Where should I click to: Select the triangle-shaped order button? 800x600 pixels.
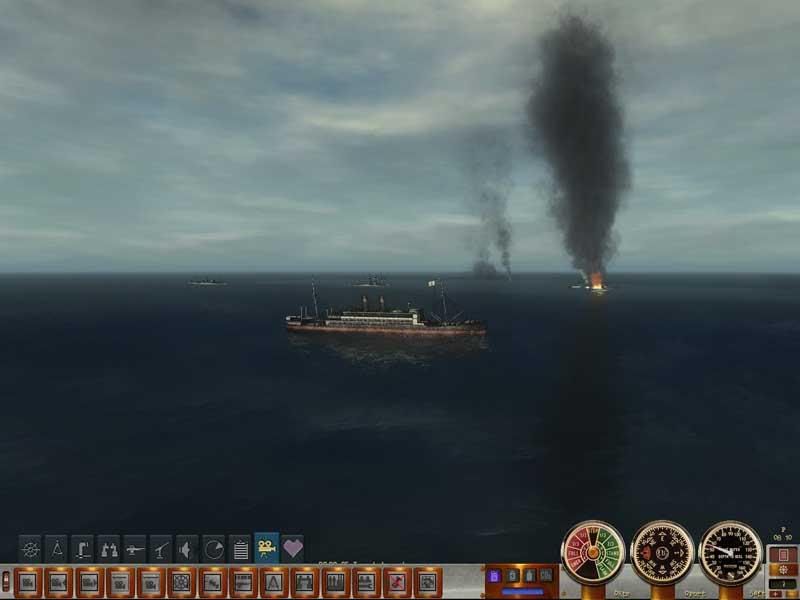pos(271,580)
